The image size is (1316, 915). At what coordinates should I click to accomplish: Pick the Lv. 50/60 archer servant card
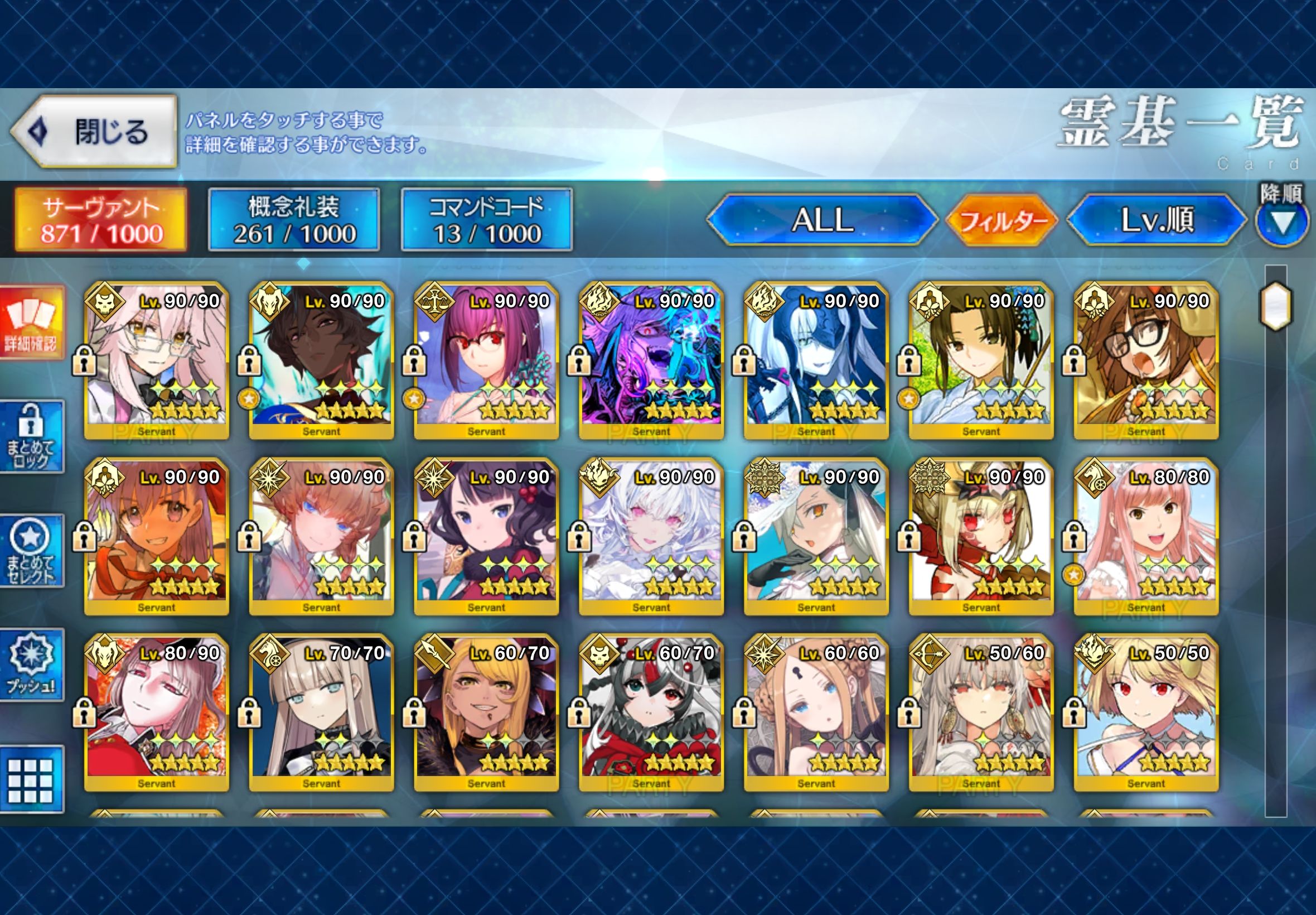pos(981,712)
